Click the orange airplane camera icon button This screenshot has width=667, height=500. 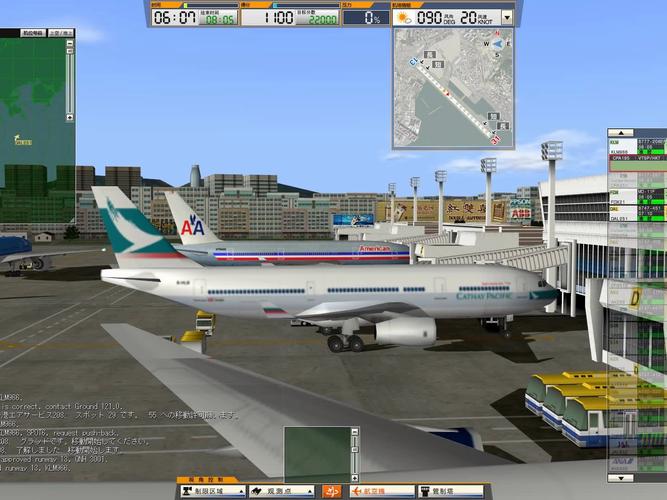(x=333, y=492)
